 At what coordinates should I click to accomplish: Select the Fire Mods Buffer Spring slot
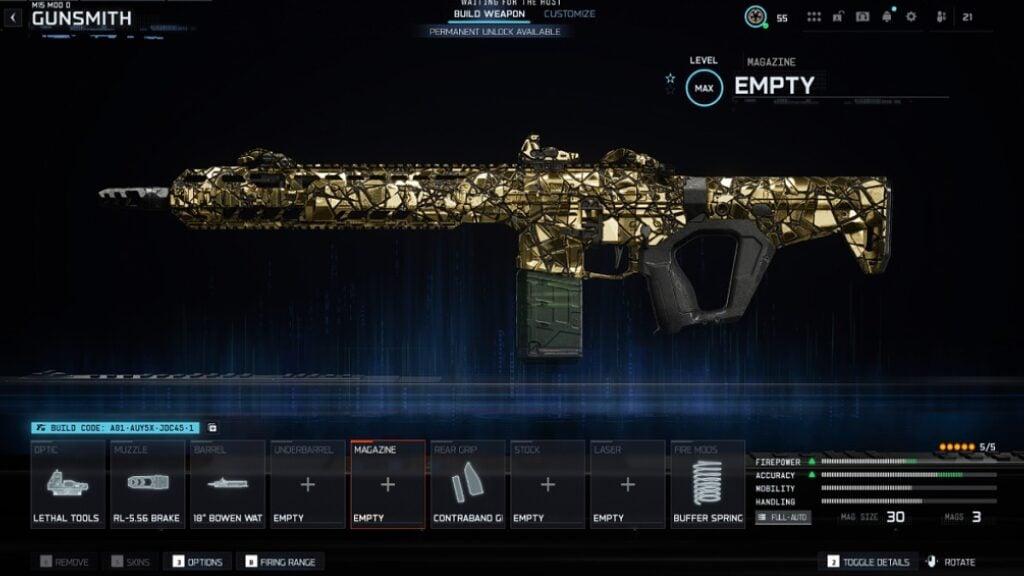(707, 484)
